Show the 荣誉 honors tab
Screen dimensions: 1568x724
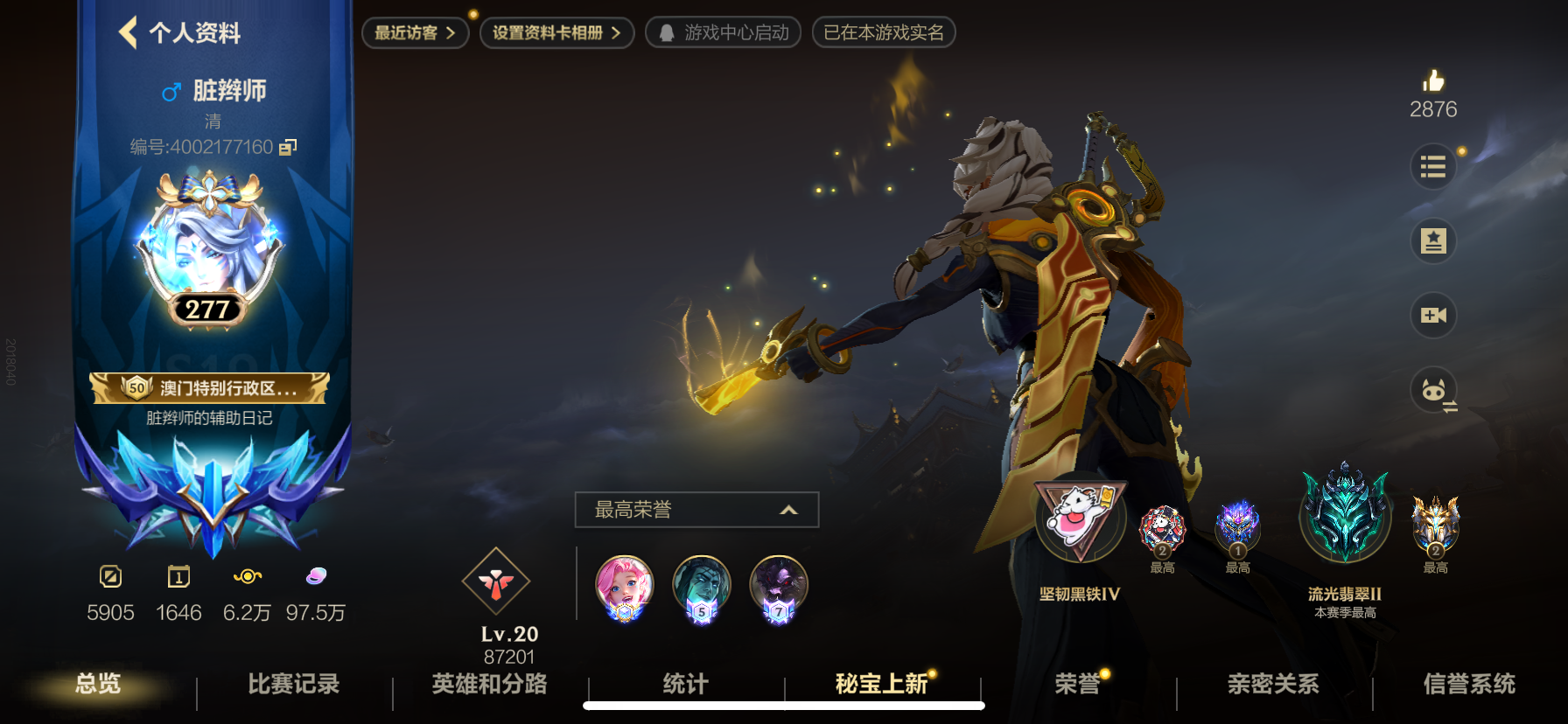pos(1077,684)
